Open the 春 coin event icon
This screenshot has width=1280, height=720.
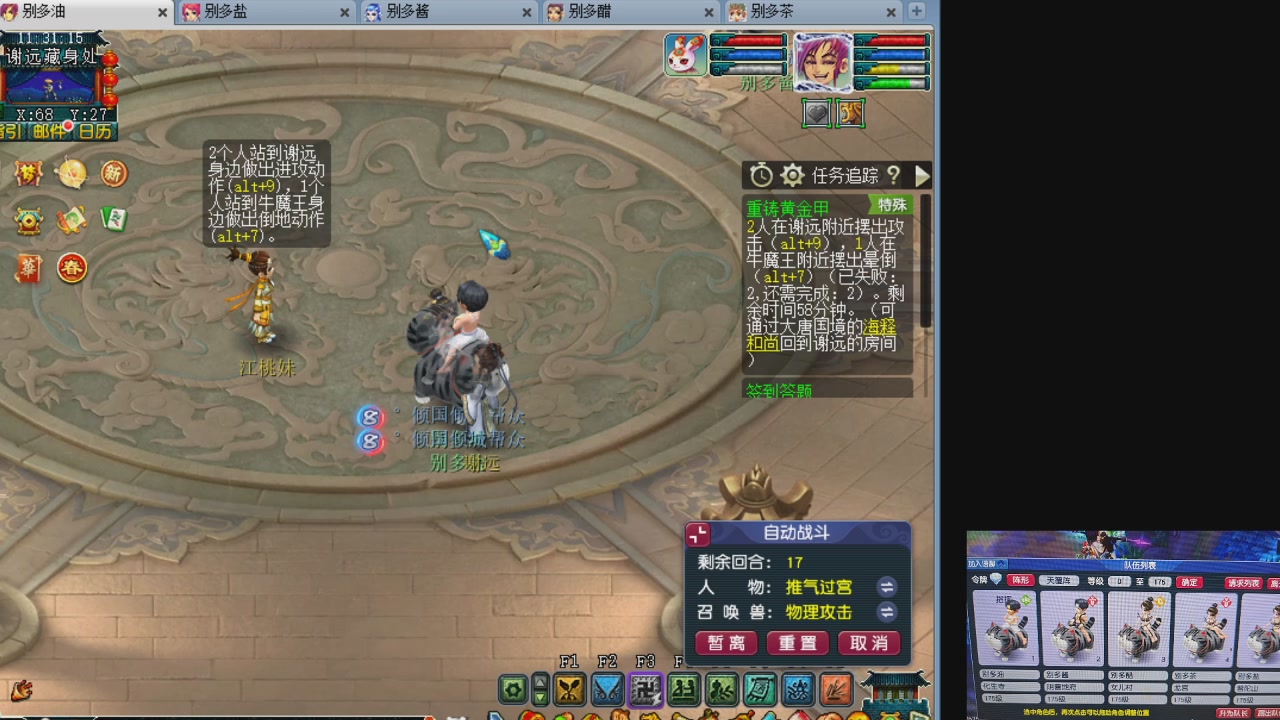[71, 268]
